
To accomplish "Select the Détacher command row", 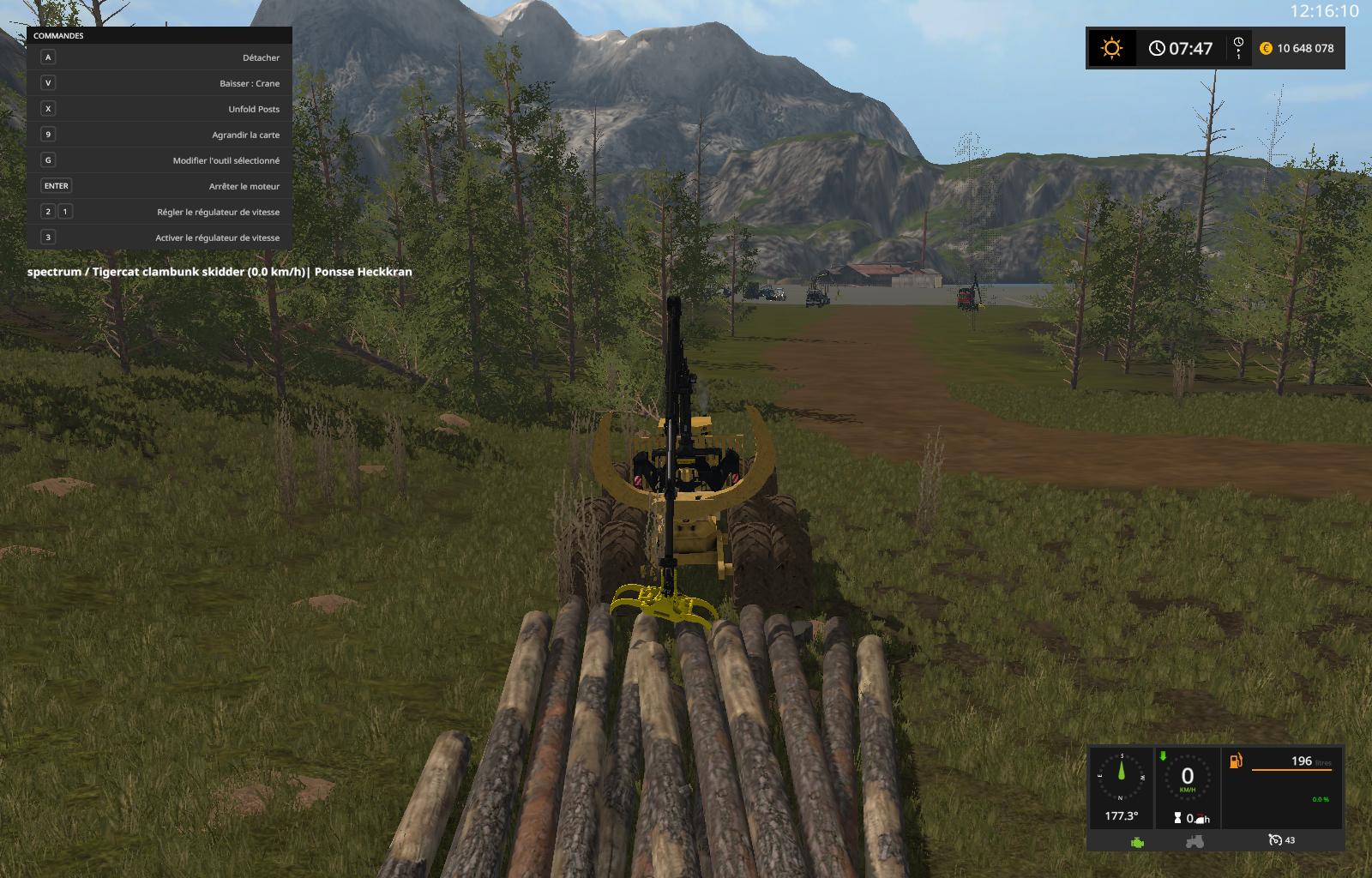I will coord(159,57).
